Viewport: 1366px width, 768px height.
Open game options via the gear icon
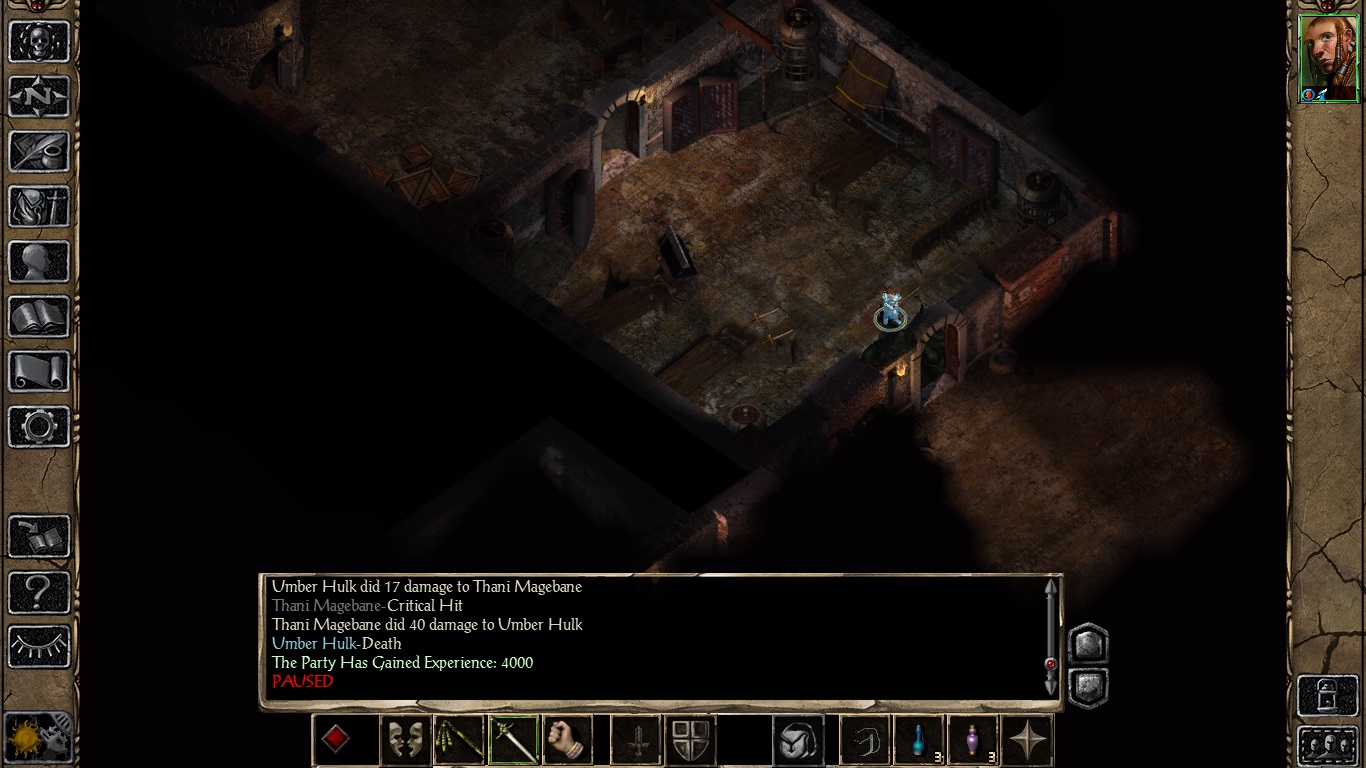(x=39, y=427)
